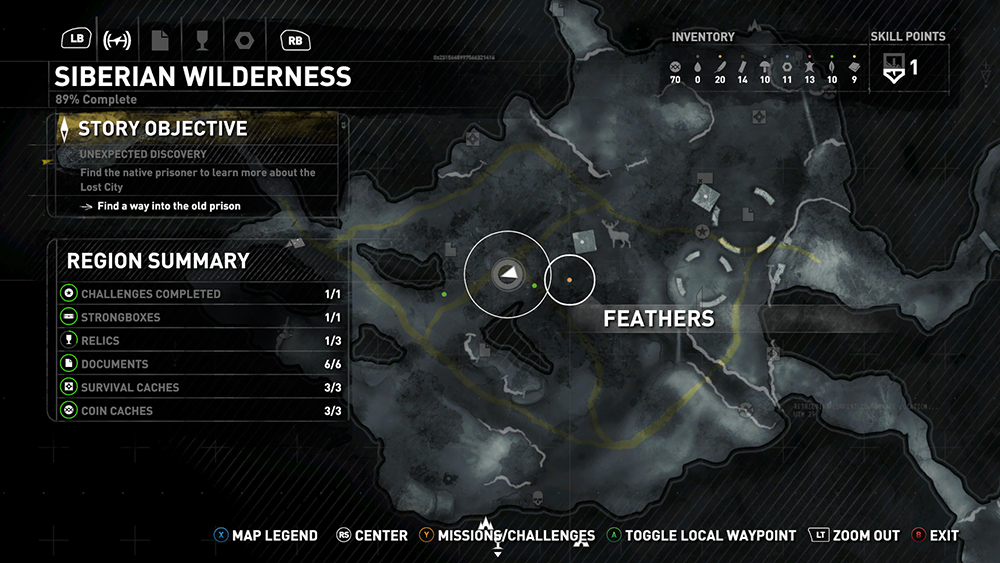Viewport: 1000px width, 563px height.
Task: Select the hexagon nut tab
Action: click(x=243, y=40)
